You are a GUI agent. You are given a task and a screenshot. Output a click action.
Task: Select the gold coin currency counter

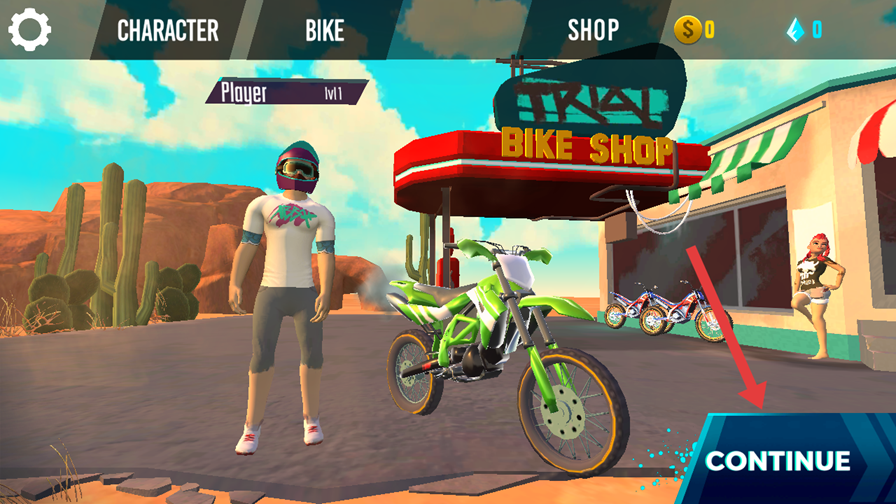[x=695, y=30]
